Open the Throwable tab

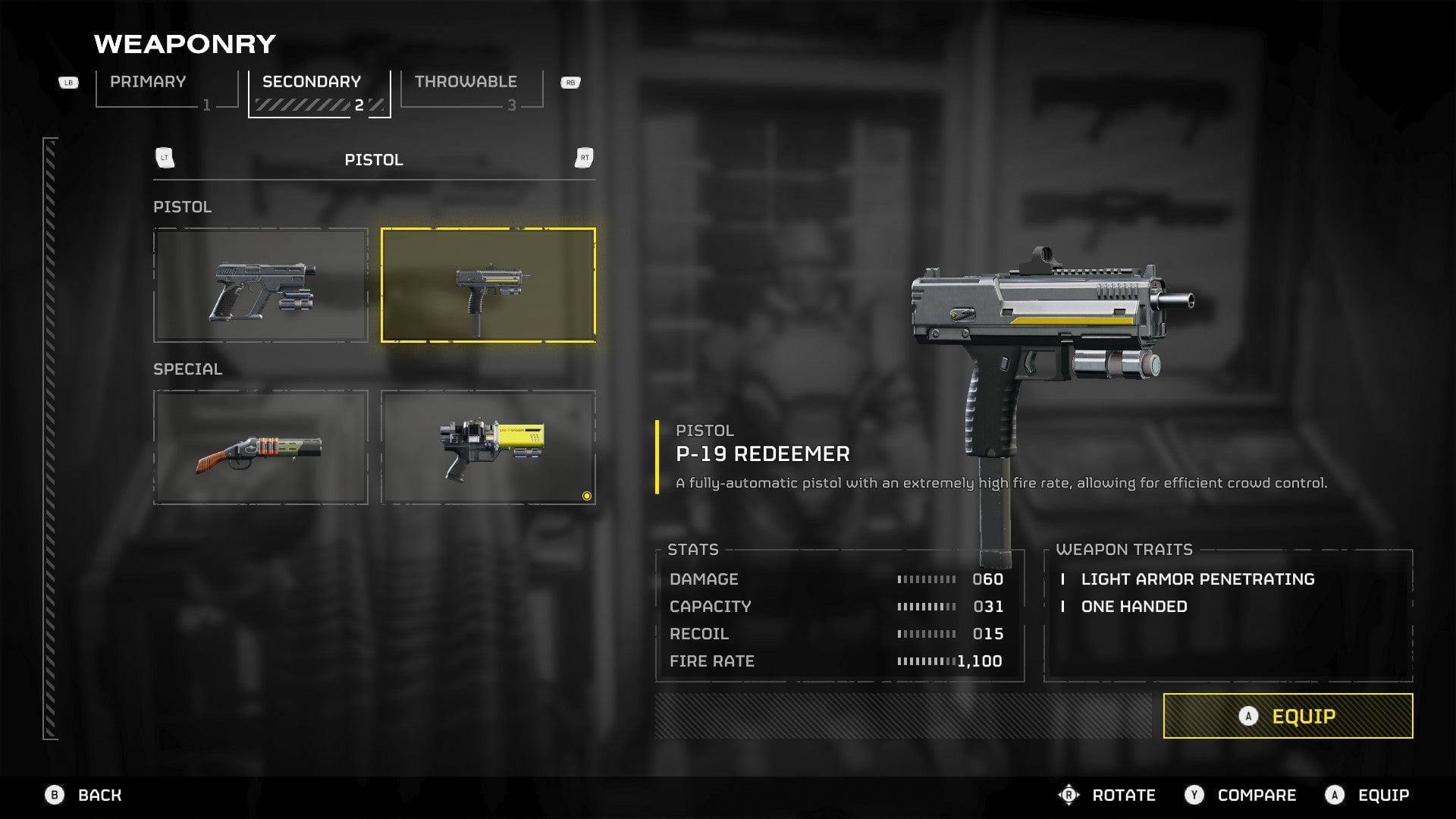tap(471, 90)
